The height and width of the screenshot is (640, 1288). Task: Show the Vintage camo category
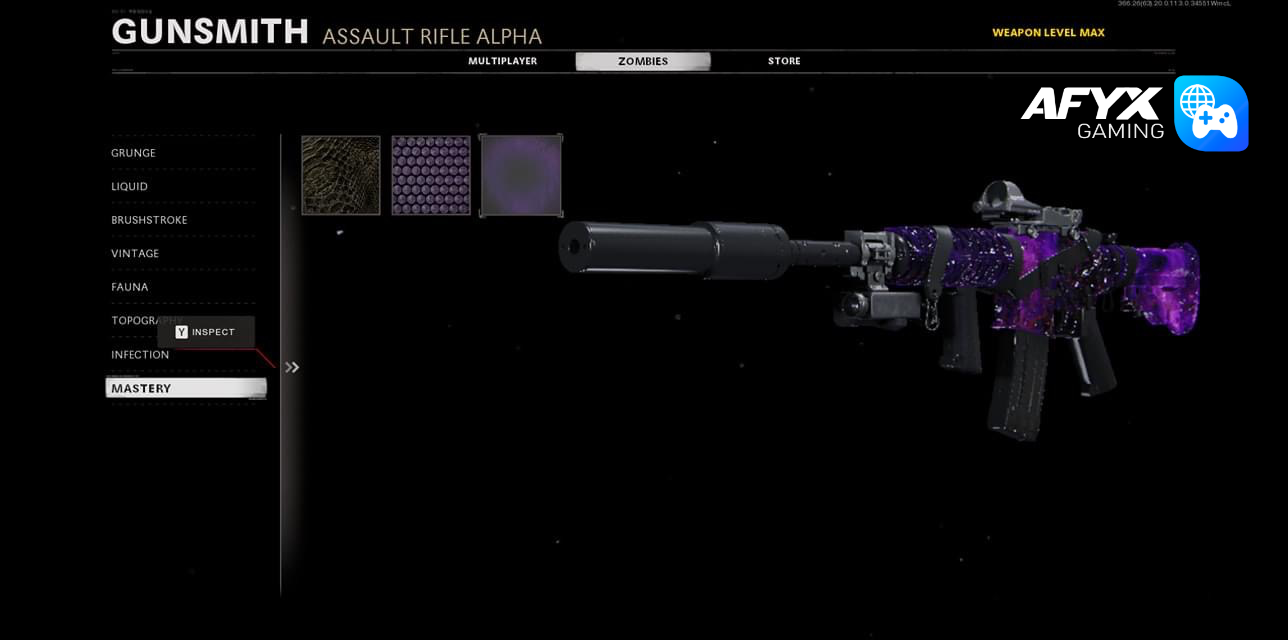click(x=135, y=254)
